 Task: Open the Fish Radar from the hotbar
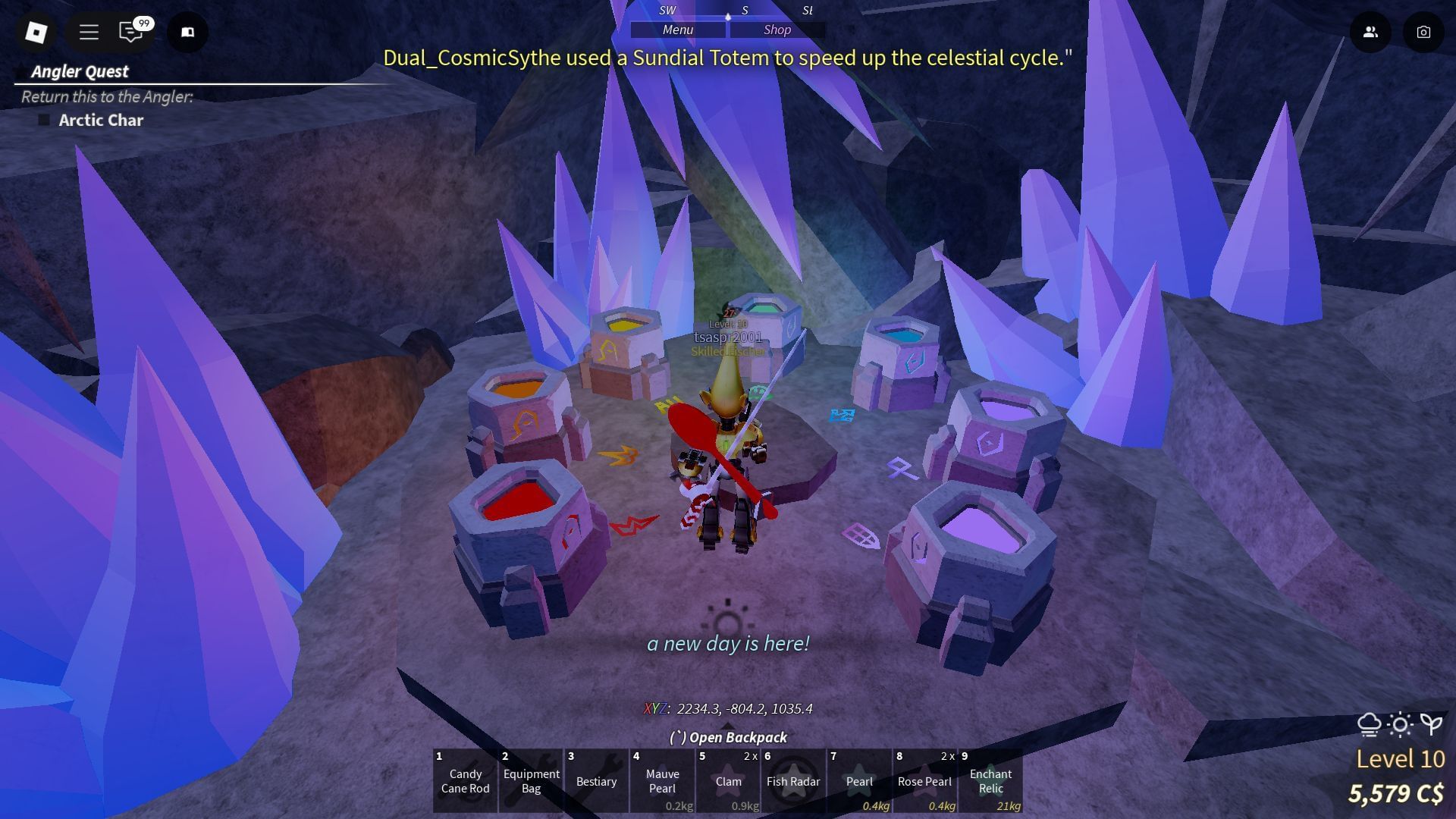pos(793,781)
